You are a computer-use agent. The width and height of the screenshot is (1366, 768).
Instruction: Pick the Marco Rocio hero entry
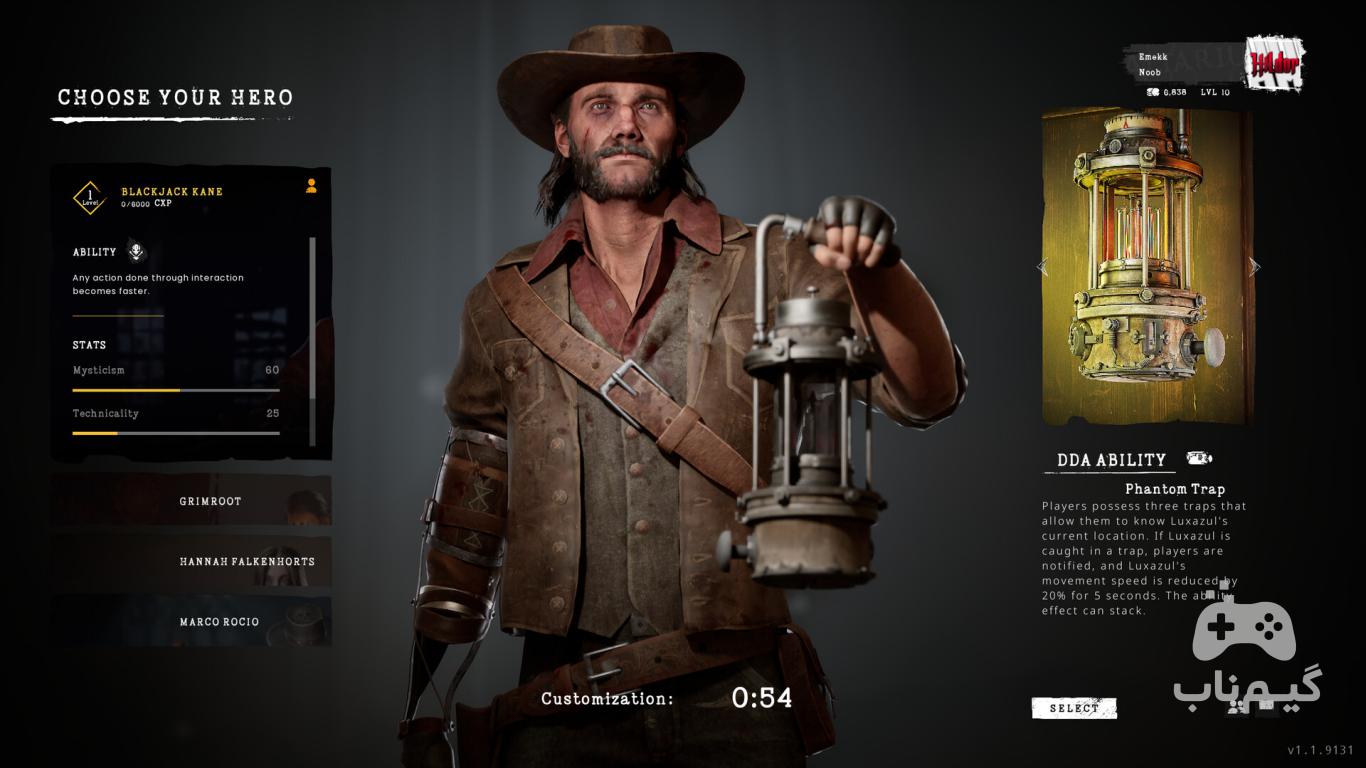click(x=191, y=621)
